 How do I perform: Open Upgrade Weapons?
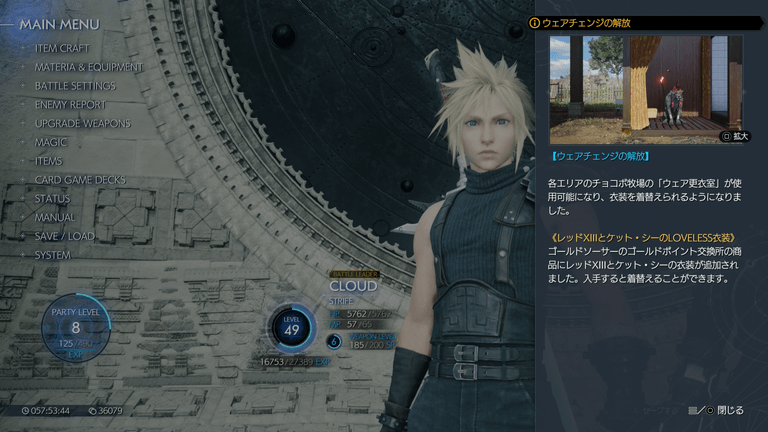pyautogui.click(x=82, y=123)
